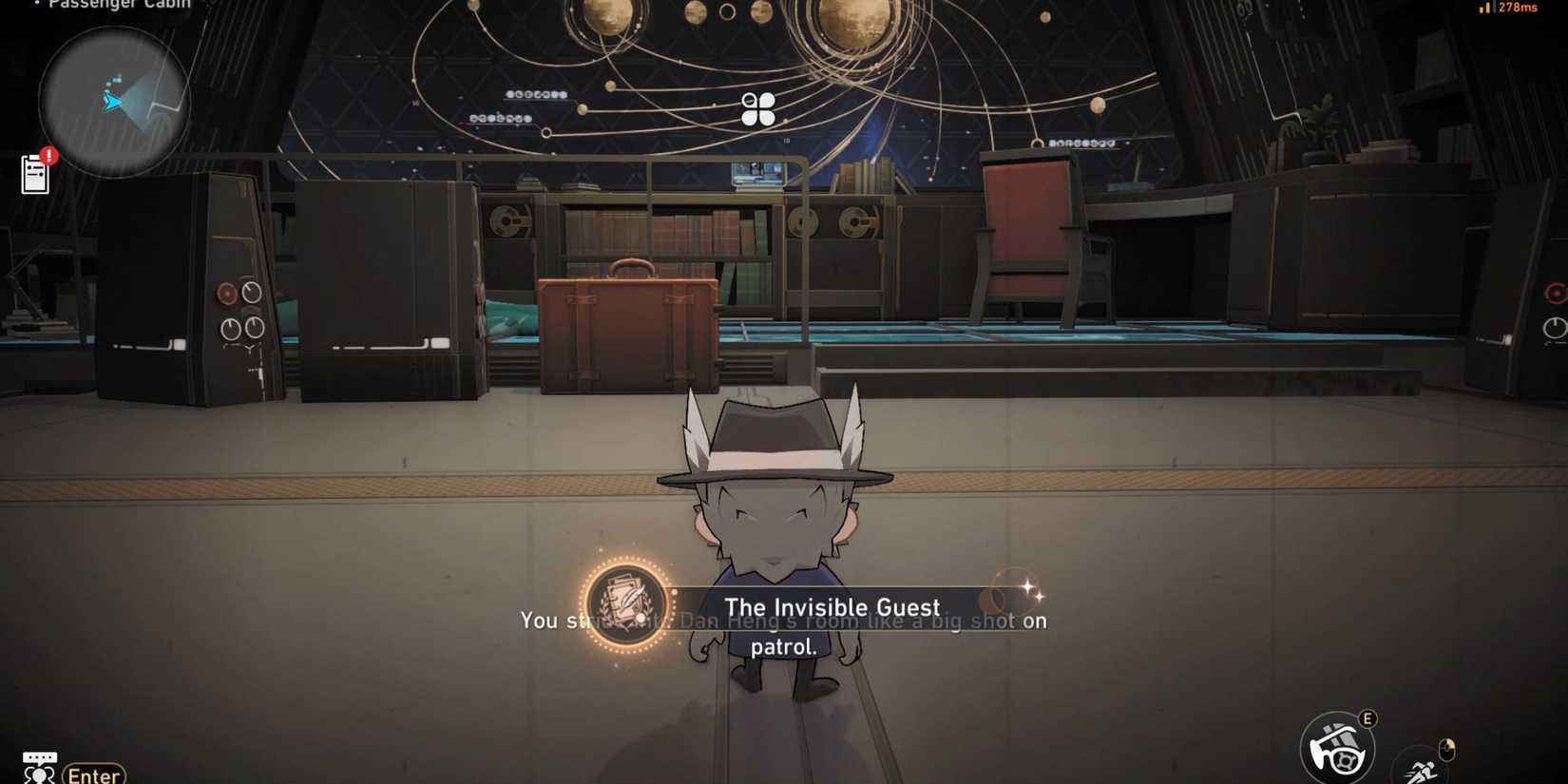This screenshot has width=1568, height=784.
Task: Click the achievement medal emblem in the popup
Action: (627, 606)
